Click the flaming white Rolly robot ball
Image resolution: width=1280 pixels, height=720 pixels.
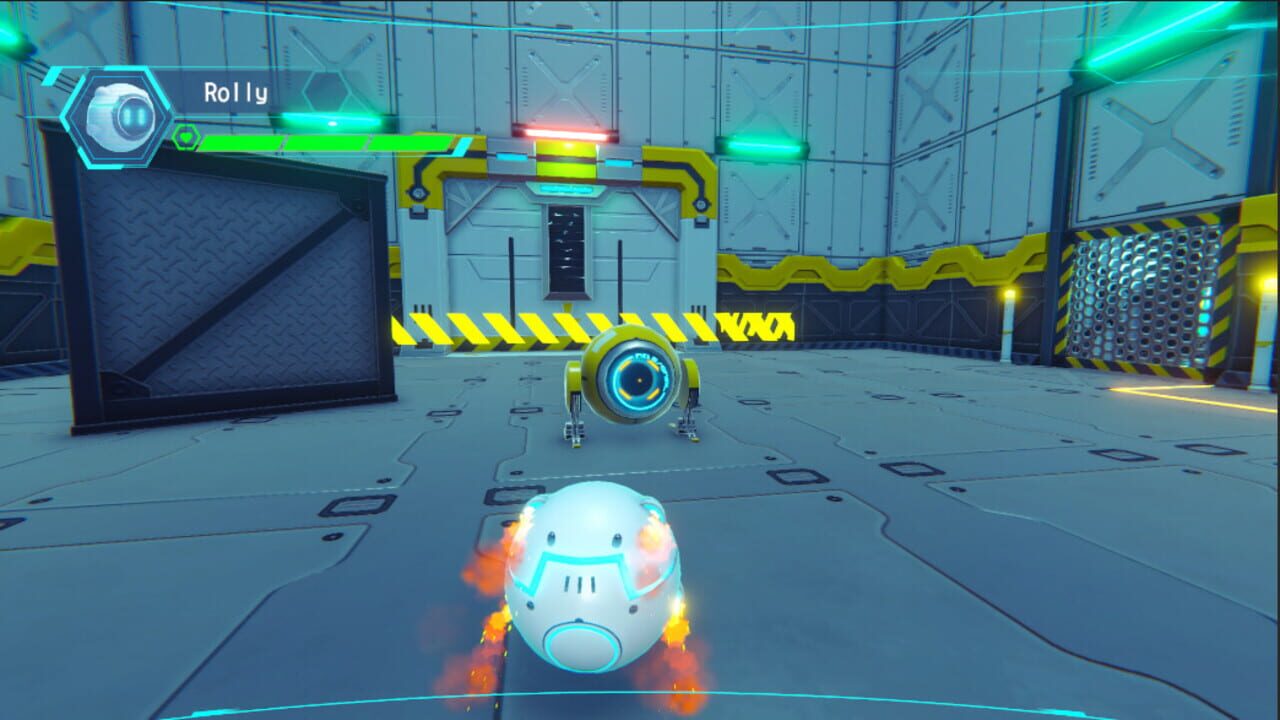click(x=592, y=580)
